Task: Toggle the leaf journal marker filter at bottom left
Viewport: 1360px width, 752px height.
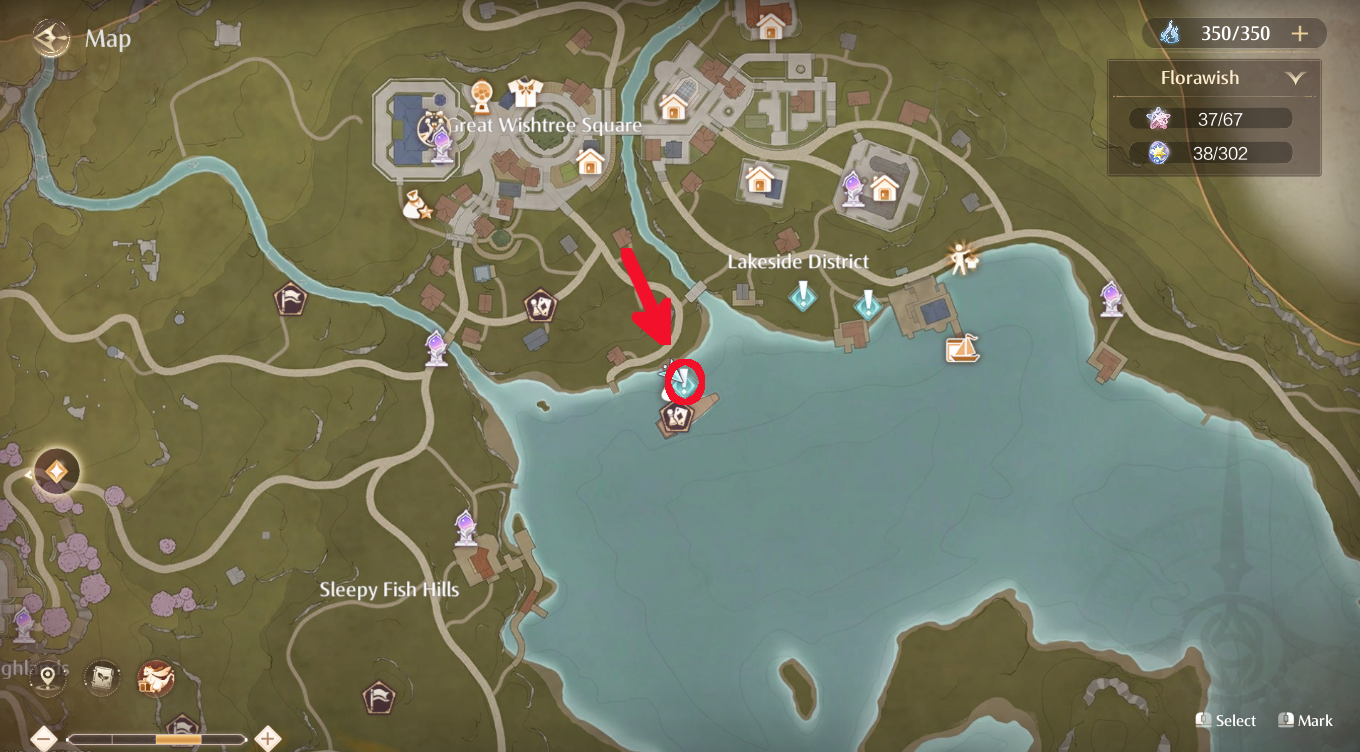Action: pyautogui.click(x=100, y=678)
